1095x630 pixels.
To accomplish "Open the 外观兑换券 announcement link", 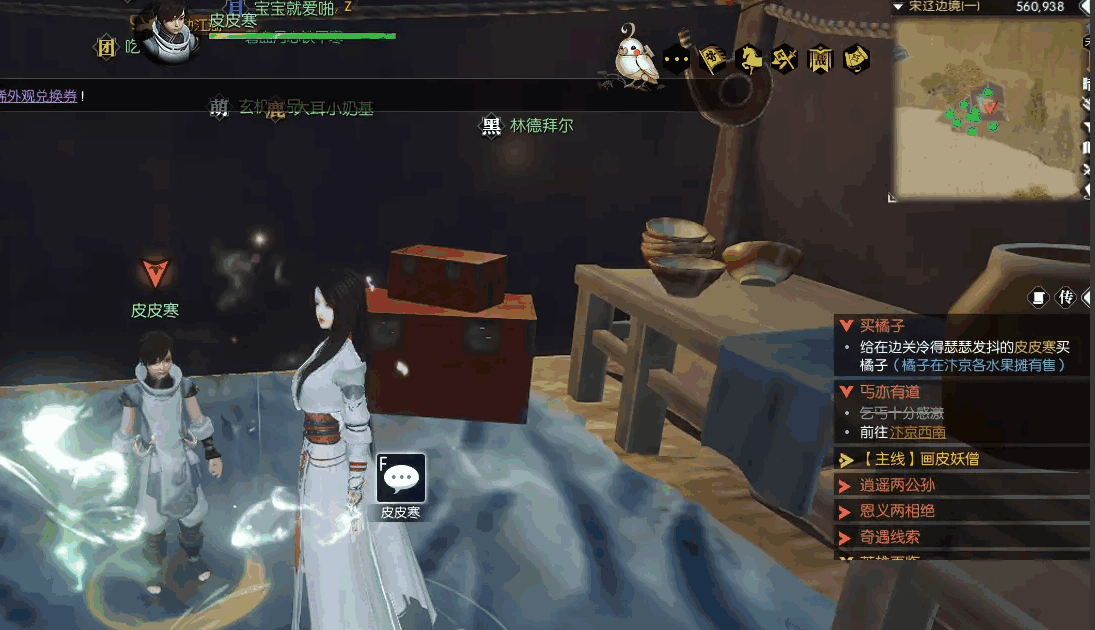I will [38, 96].
